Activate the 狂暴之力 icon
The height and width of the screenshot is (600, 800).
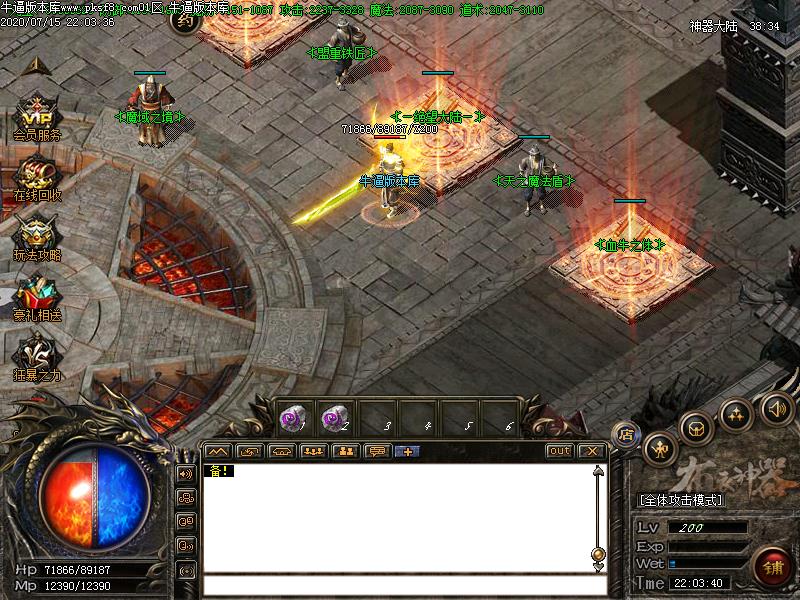37,354
